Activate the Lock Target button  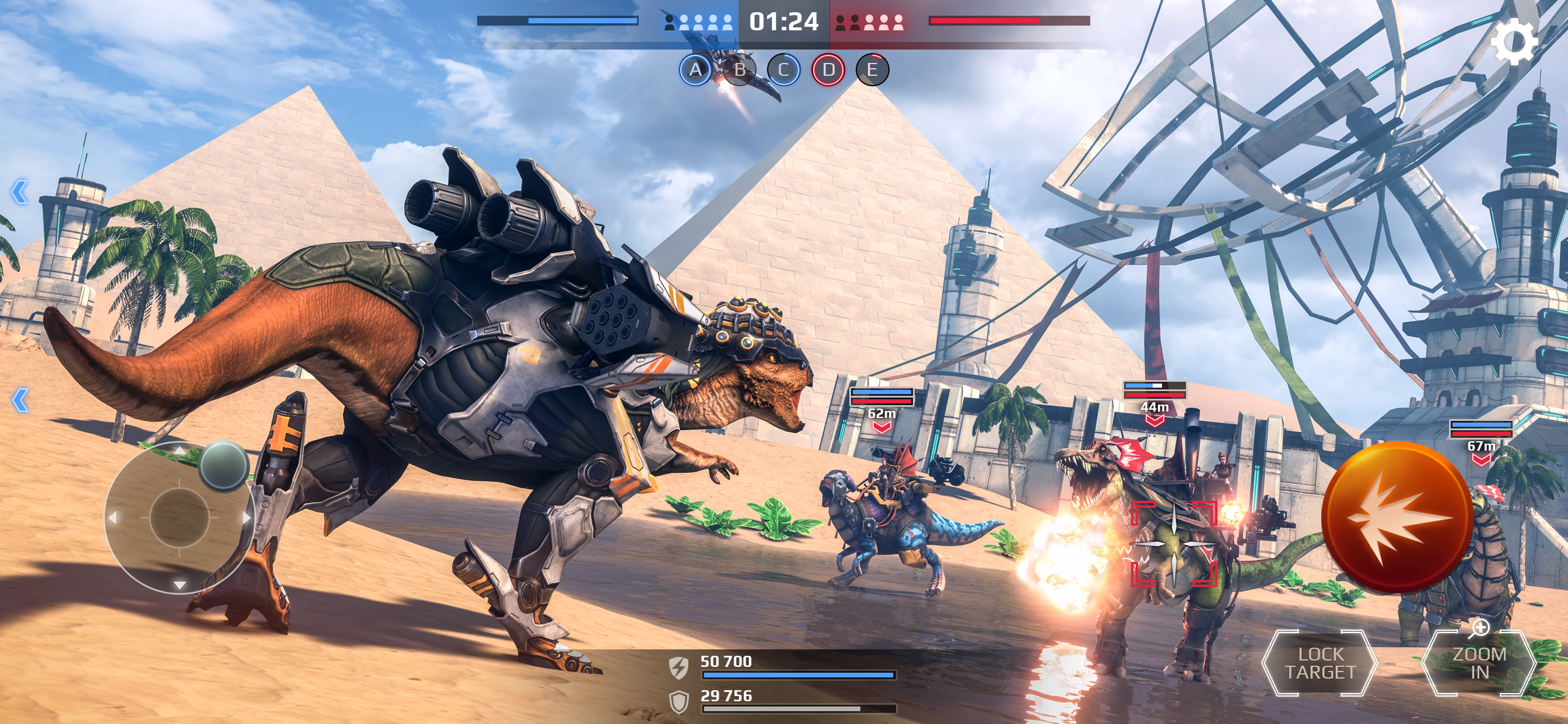[x=1319, y=663]
